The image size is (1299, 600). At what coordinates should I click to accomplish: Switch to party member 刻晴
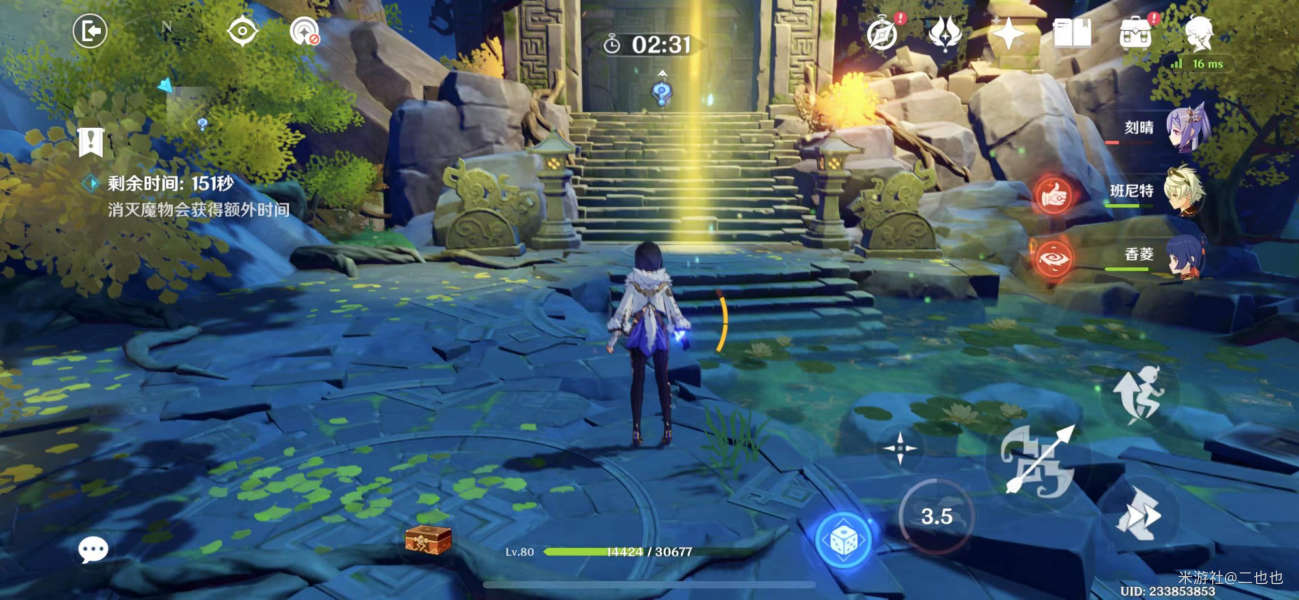pyautogui.click(x=1186, y=129)
